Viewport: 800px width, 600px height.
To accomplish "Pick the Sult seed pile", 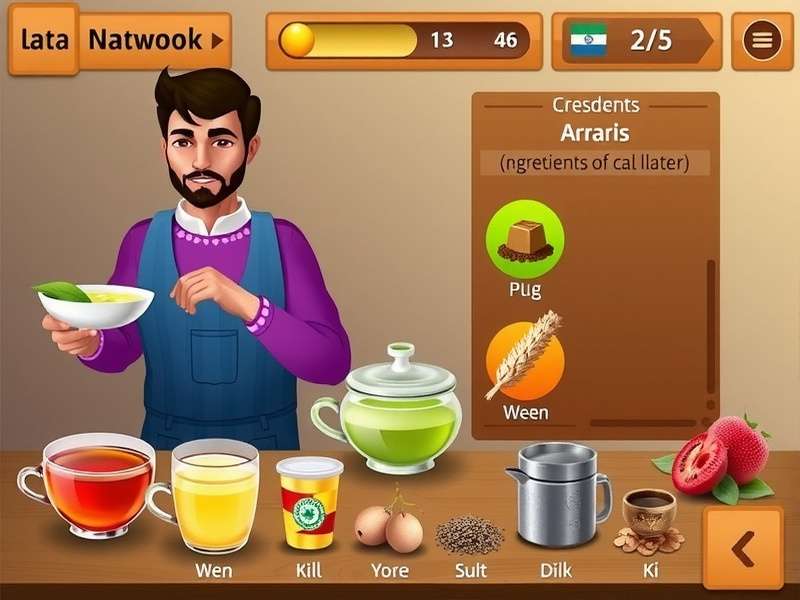I will click(469, 534).
